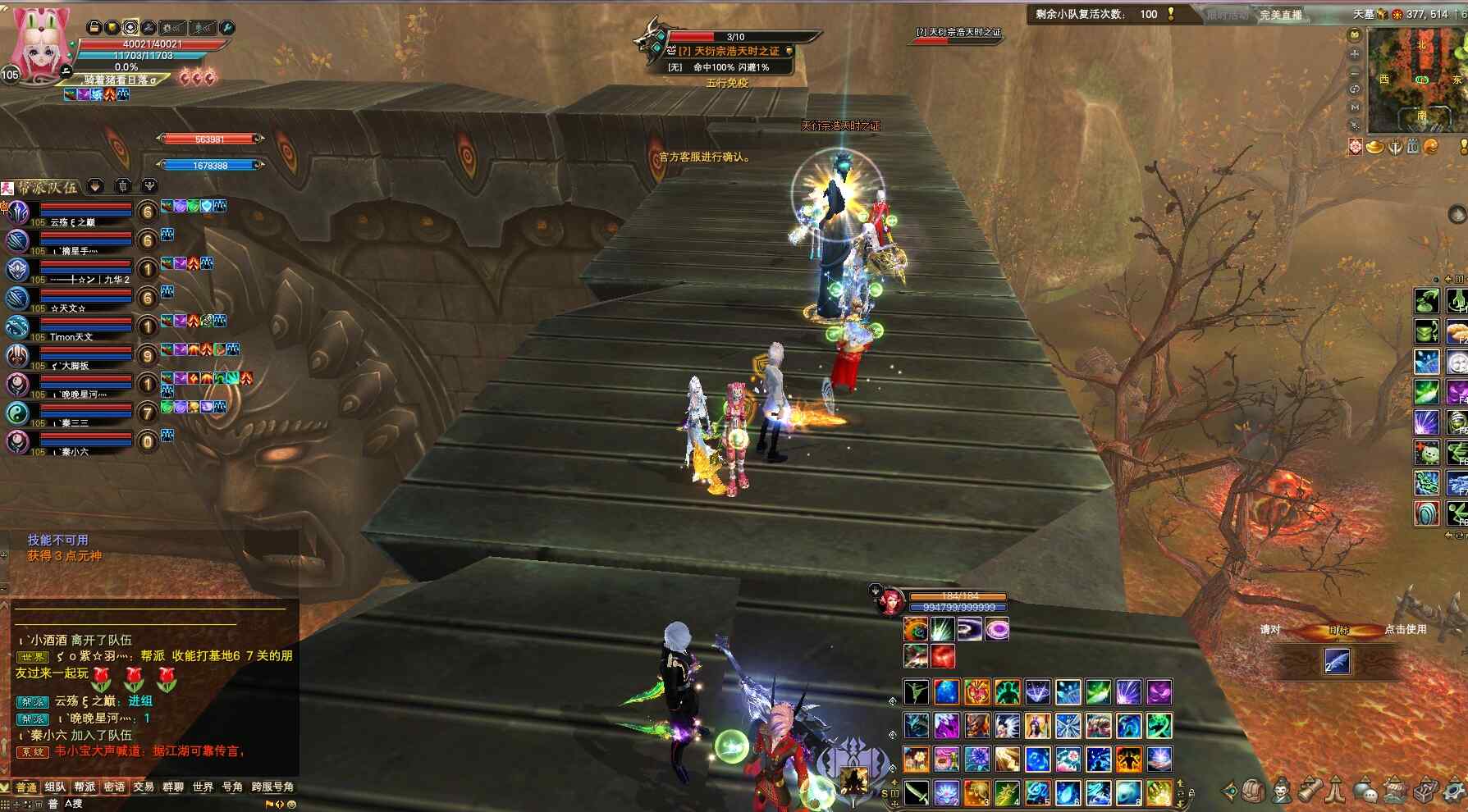Use the red cloud pet skill icon
The height and width of the screenshot is (812, 1468).
[x=943, y=656]
